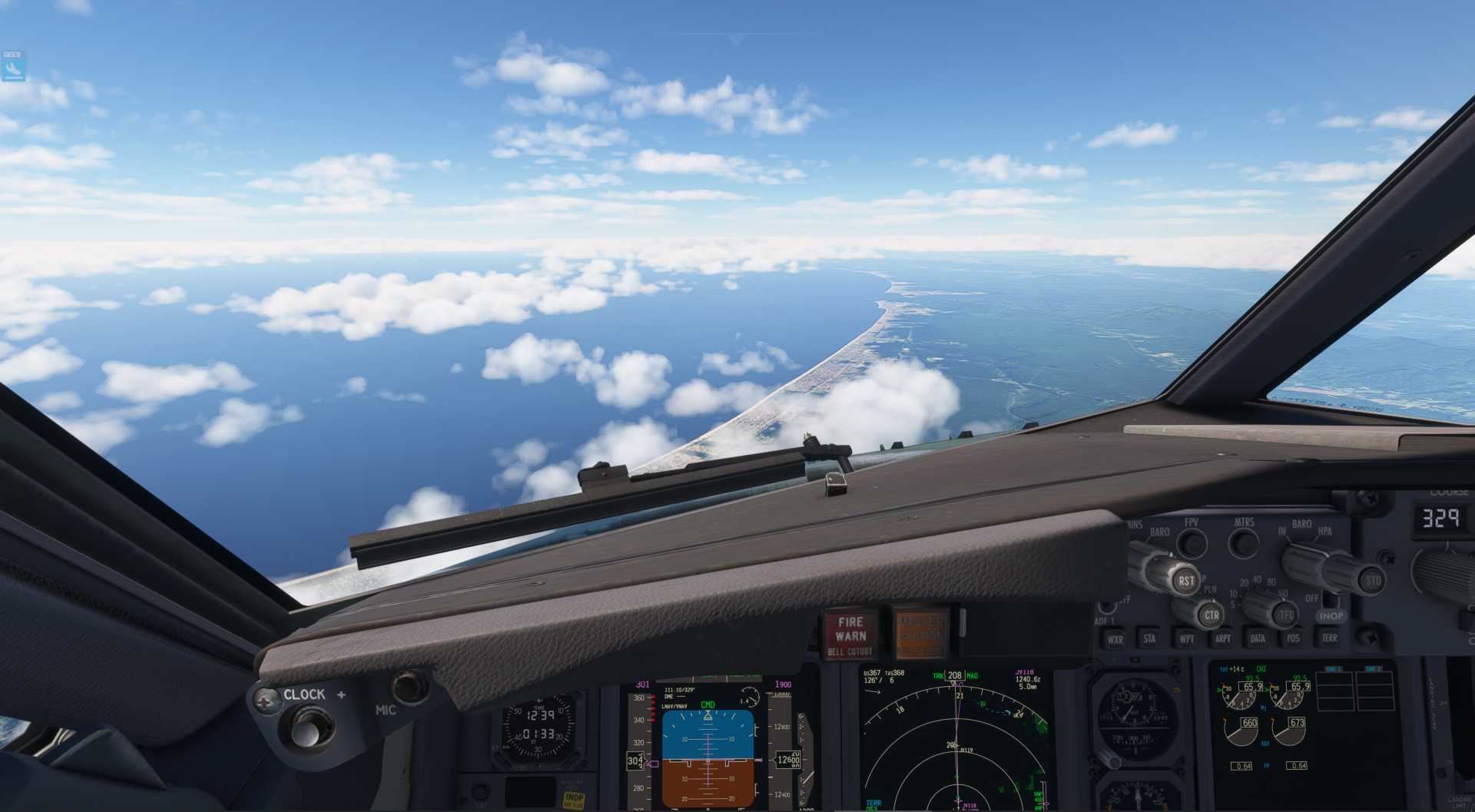Viewport: 1475px width, 812px height.
Task: Toggle the MTRS meters altitude button
Action: pyautogui.click(x=1244, y=544)
